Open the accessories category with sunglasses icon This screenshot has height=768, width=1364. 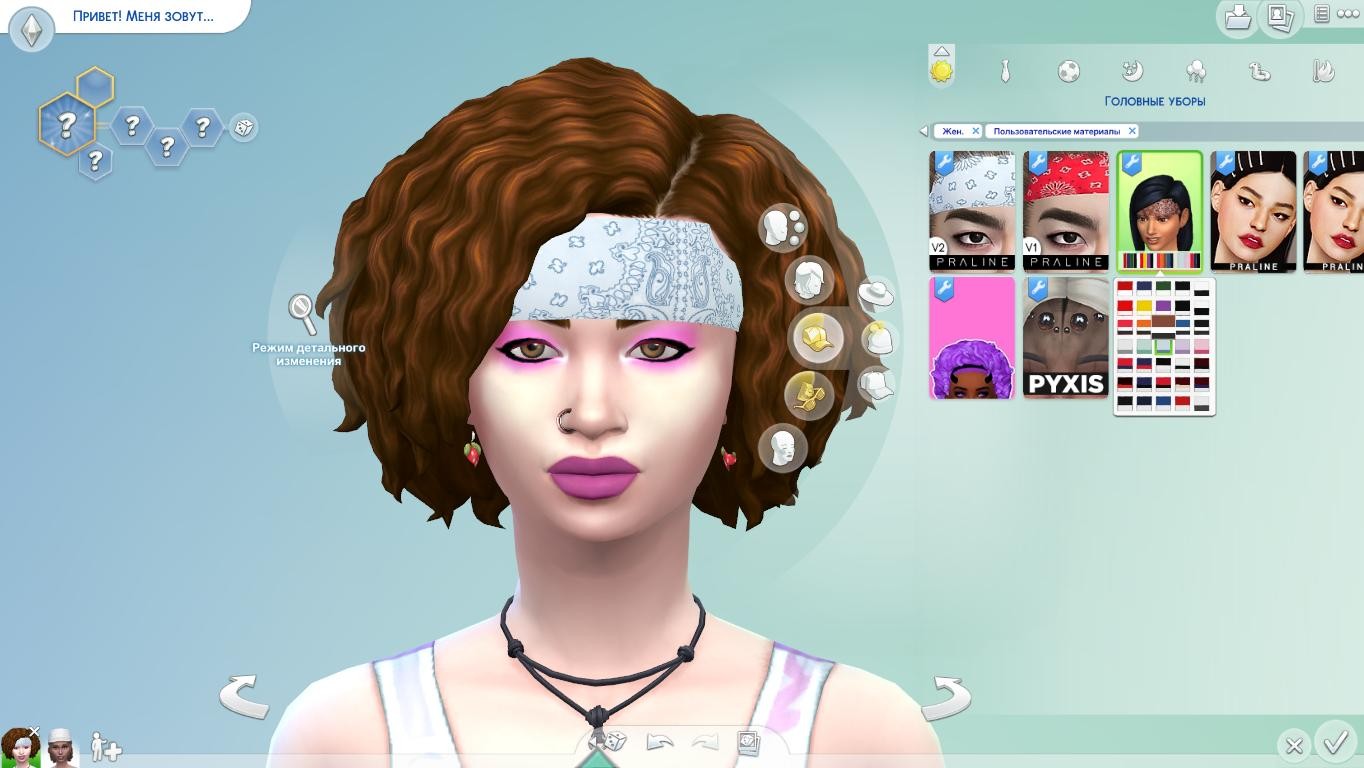(808, 394)
